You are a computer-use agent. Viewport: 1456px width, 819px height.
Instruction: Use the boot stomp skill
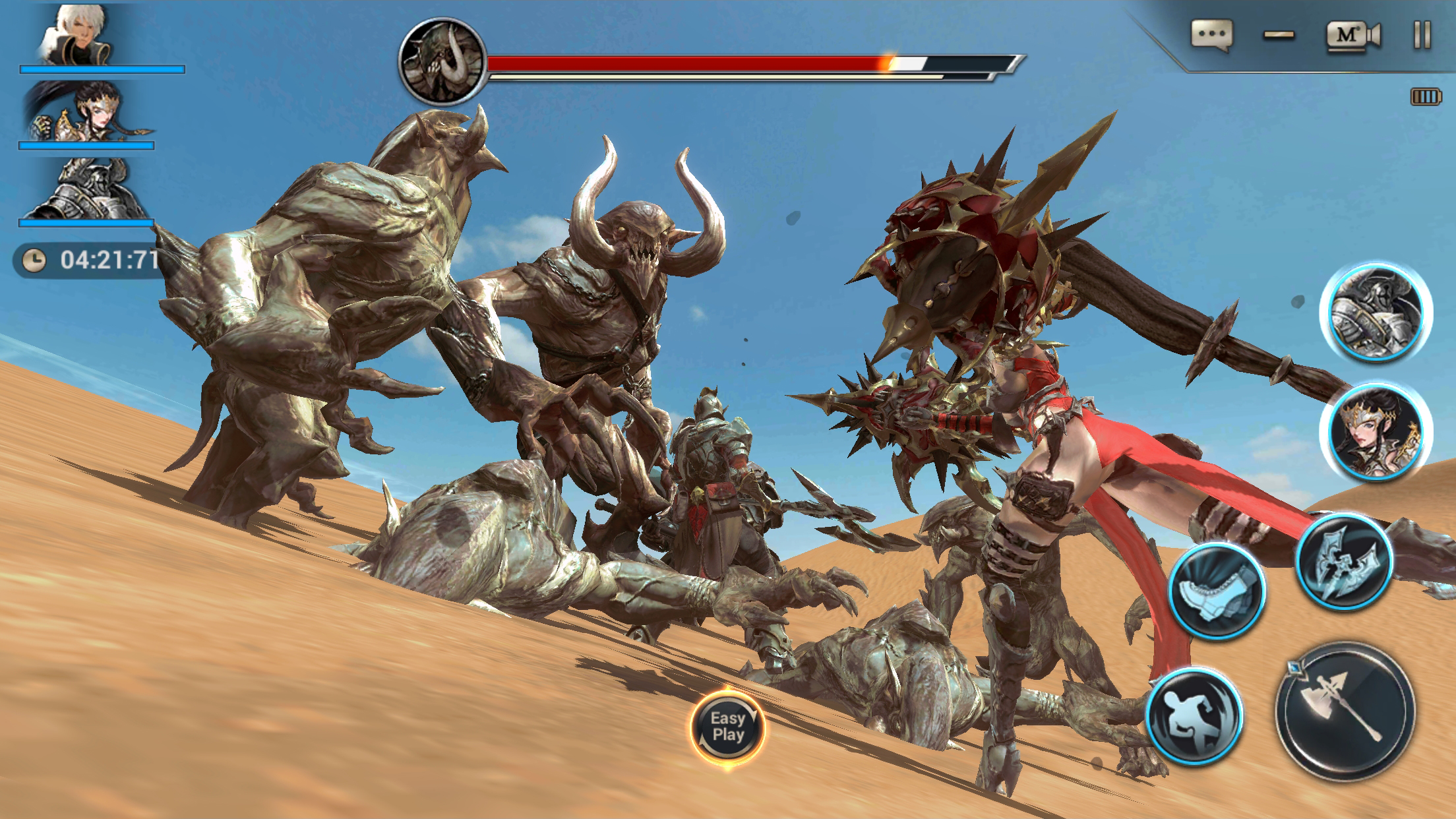pyautogui.click(x=1217, y=590)
